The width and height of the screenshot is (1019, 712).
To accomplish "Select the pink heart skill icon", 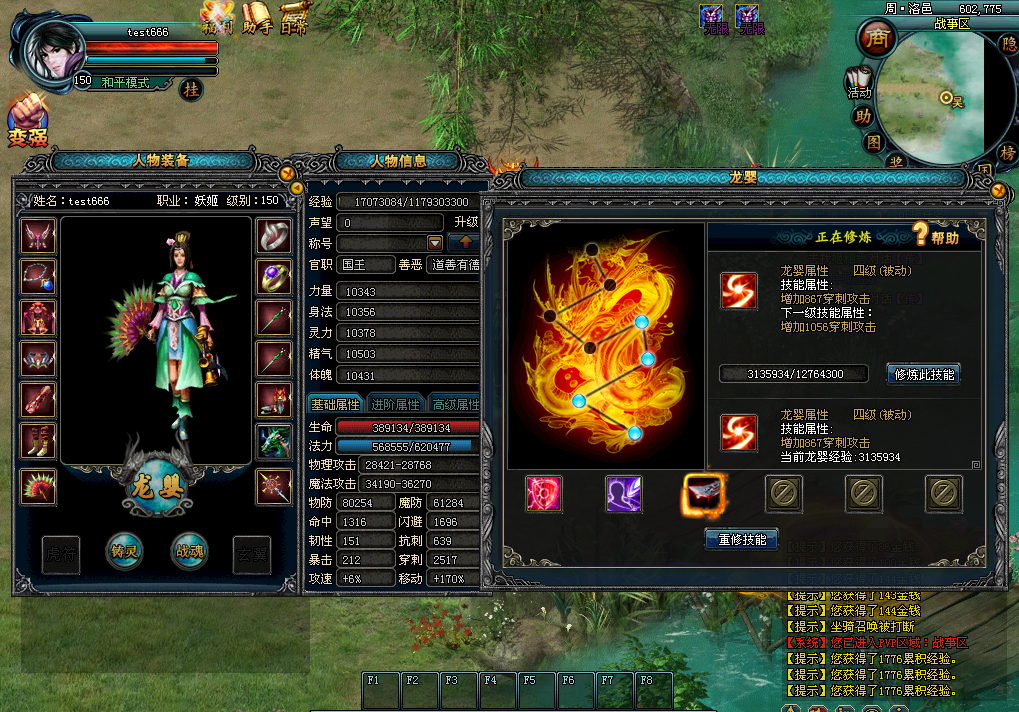I will (544, 492).
